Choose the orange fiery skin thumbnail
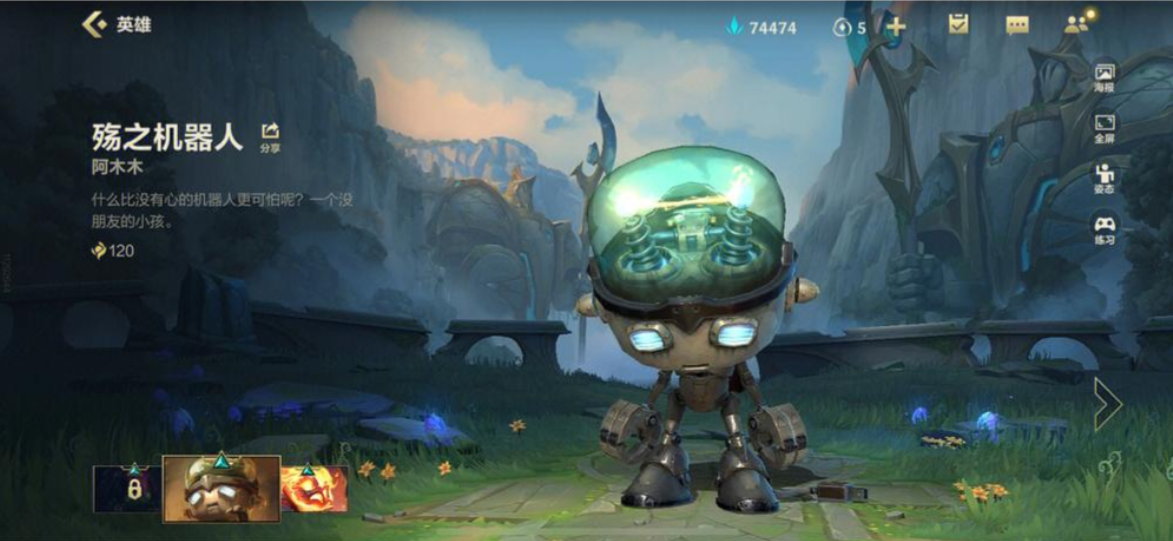This screenshot has height=541, width=1173. [x=315, y=488]
